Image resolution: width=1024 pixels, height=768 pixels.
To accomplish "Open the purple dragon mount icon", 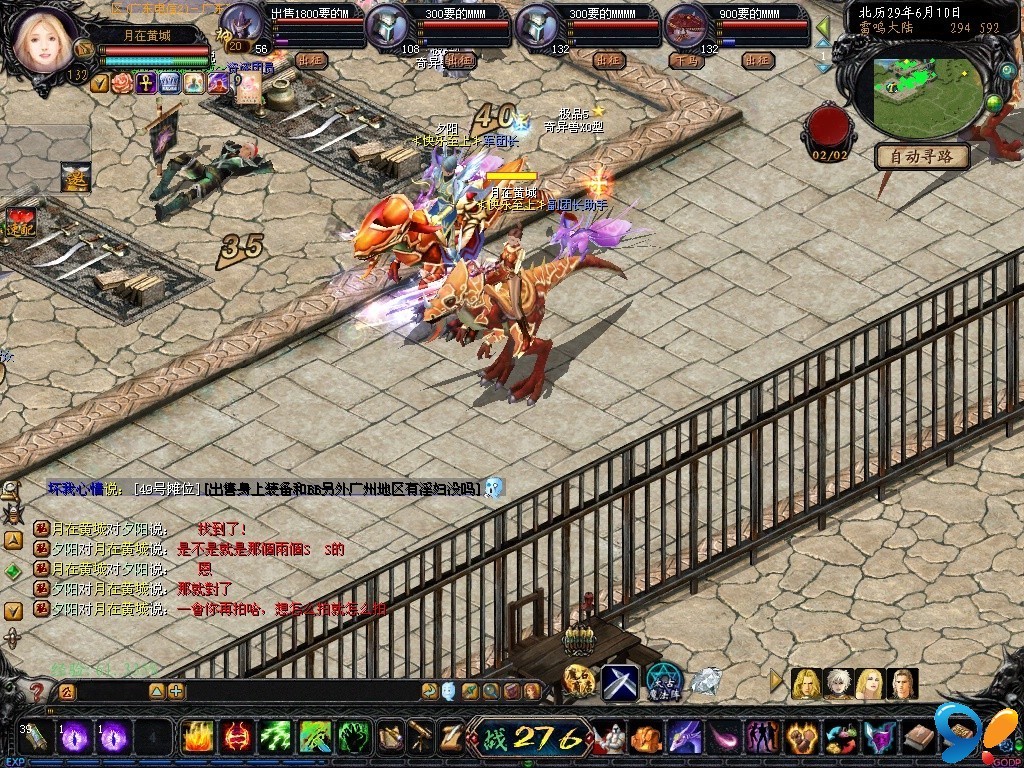I will [x=684, y=739].
